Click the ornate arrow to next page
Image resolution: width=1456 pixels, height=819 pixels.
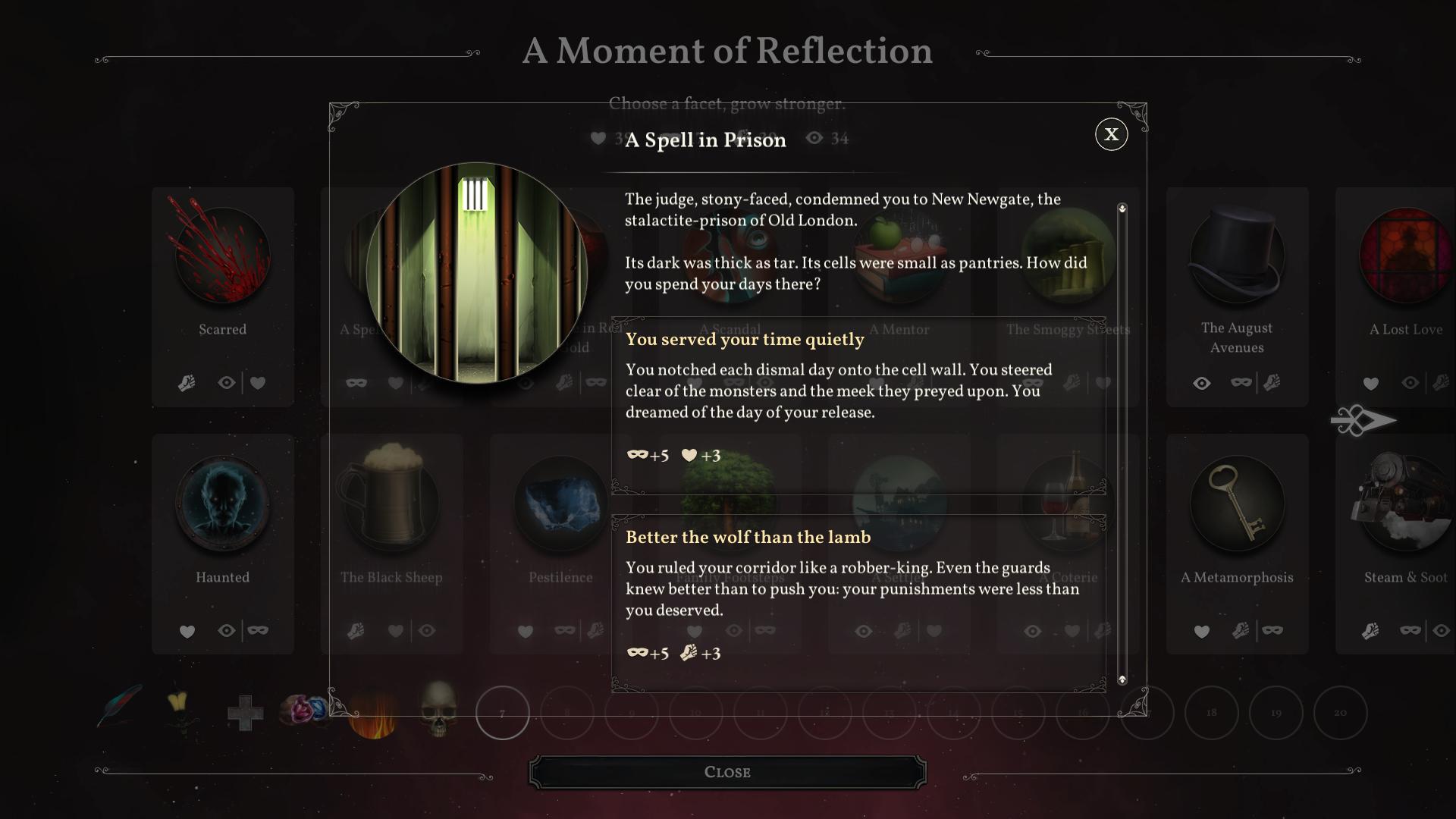[1363, 421]
